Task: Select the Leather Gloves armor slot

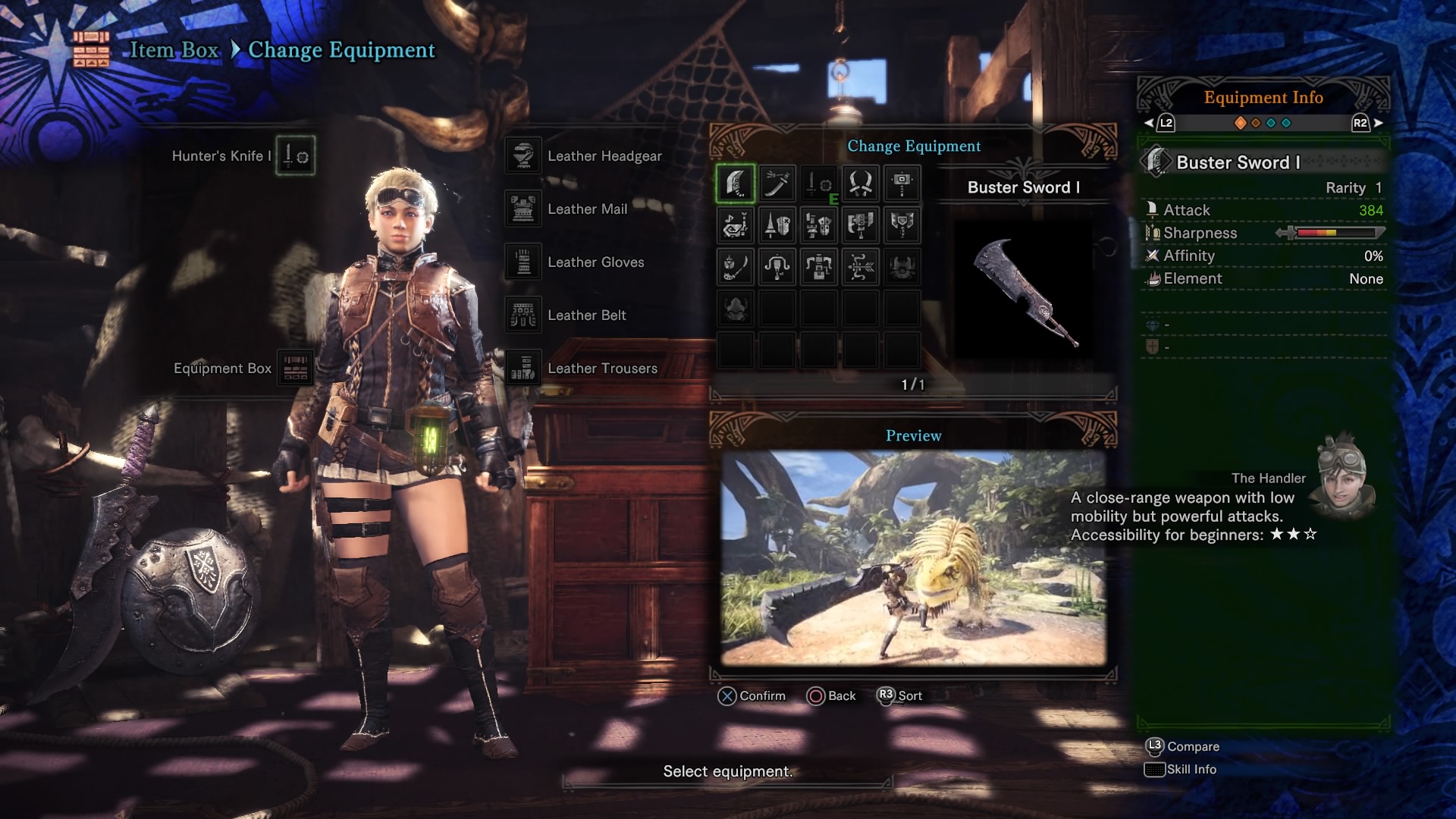Action: coord(523,262)
